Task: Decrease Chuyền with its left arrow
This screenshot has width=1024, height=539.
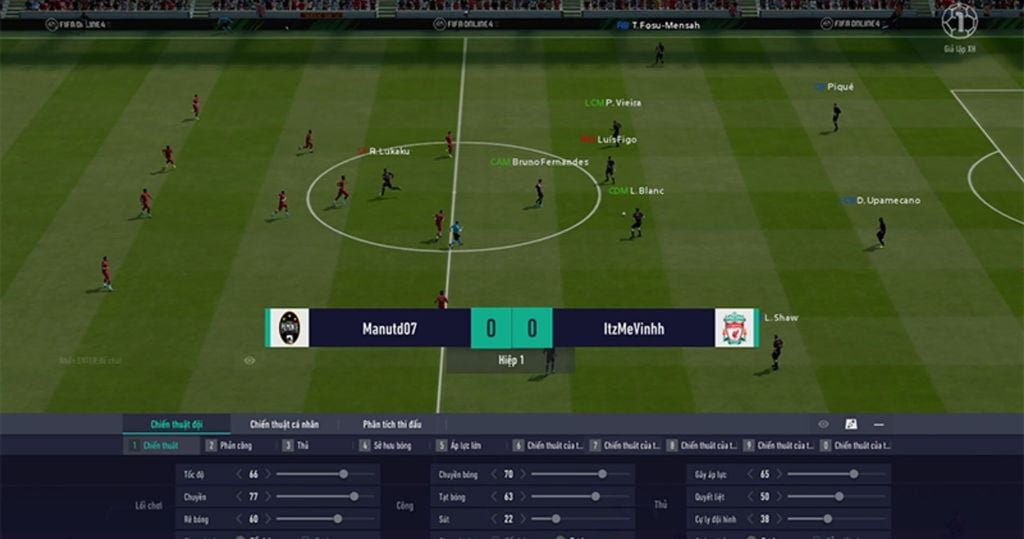Action: pos(239,496)
